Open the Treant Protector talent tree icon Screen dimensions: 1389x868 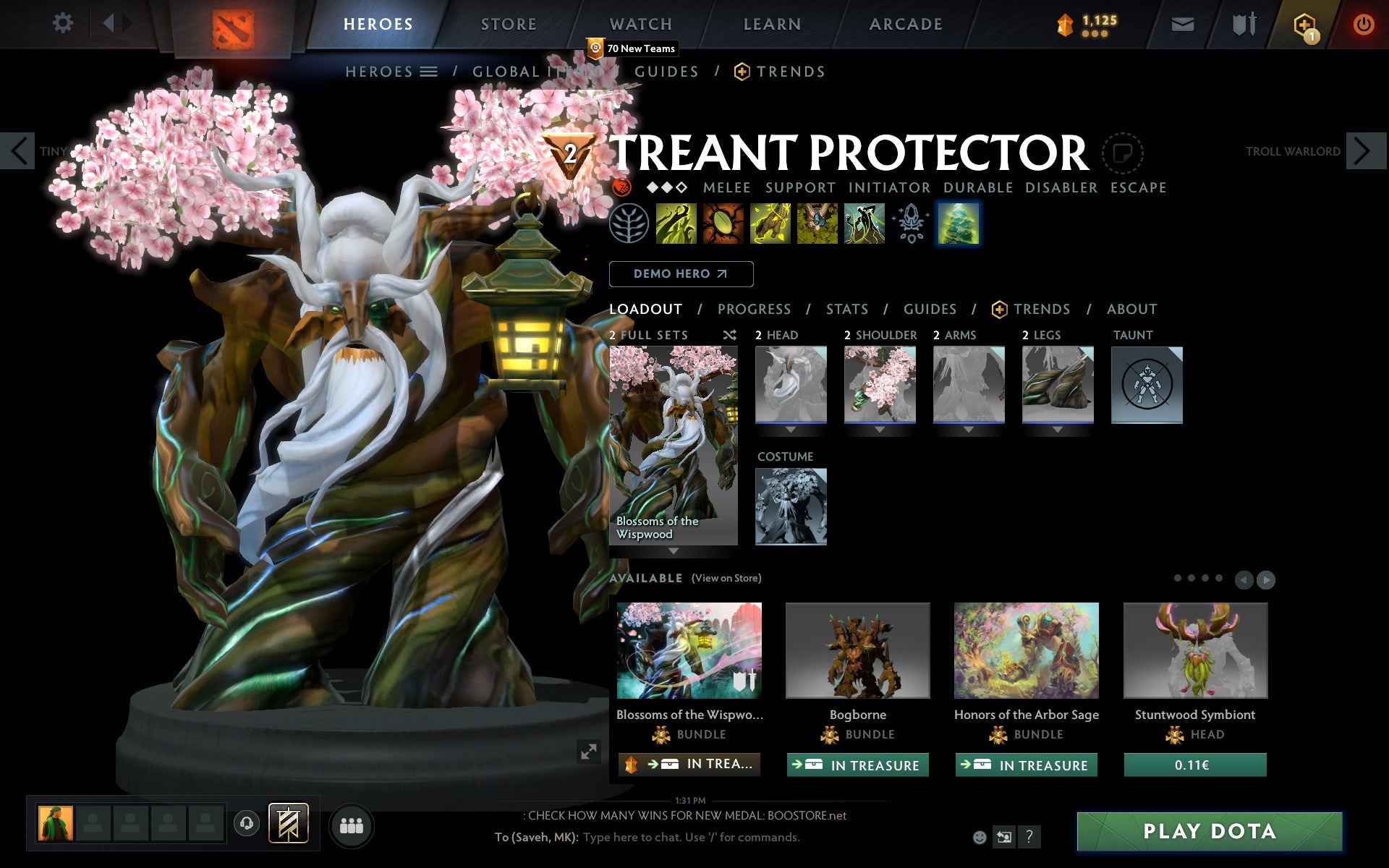pyautogui.click(x=631, y=224)
